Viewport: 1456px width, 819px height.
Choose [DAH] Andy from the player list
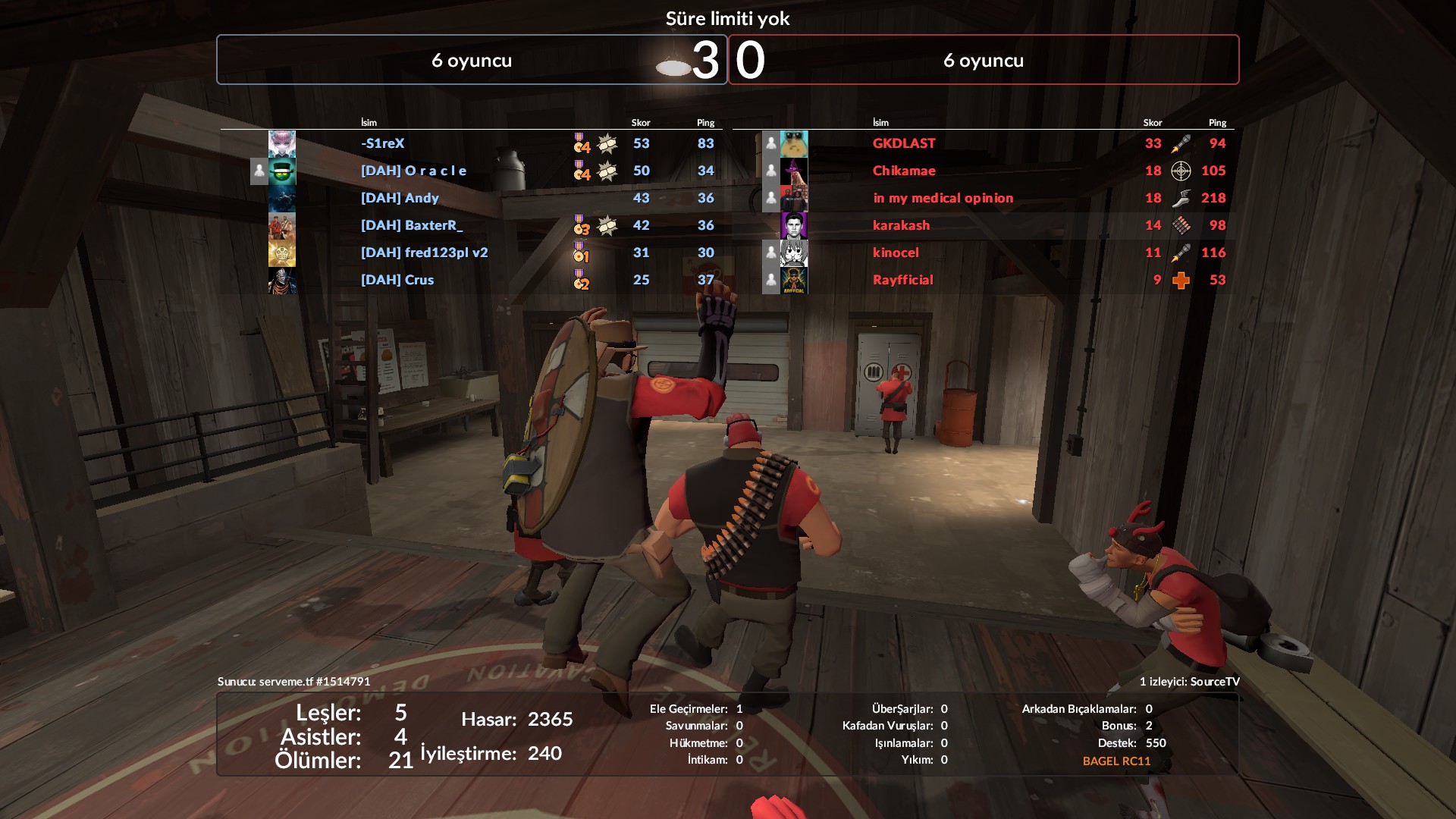pos(400,198)
